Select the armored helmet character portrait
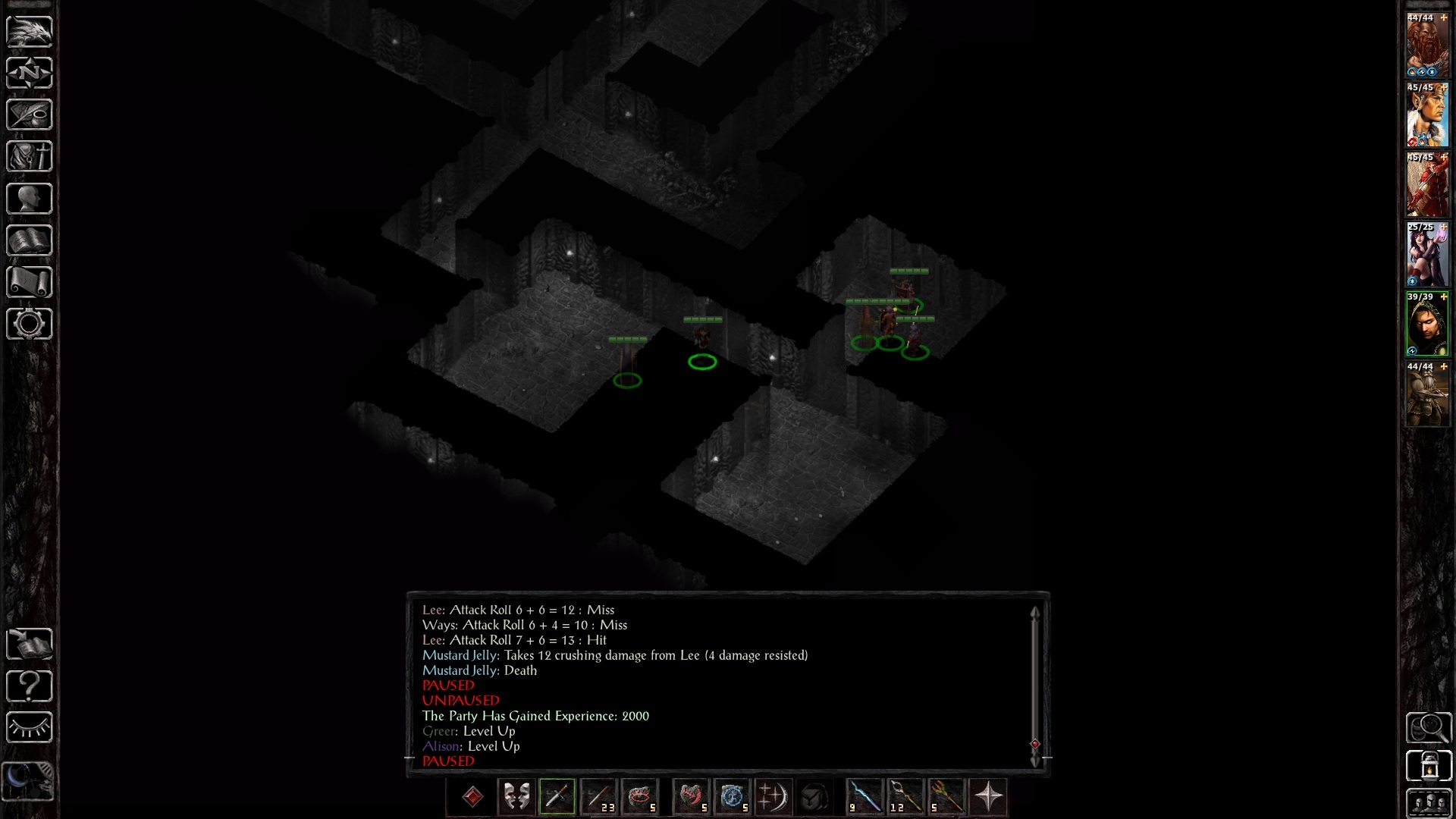Screen dimensions: 1456x819 click(1427, 395)
